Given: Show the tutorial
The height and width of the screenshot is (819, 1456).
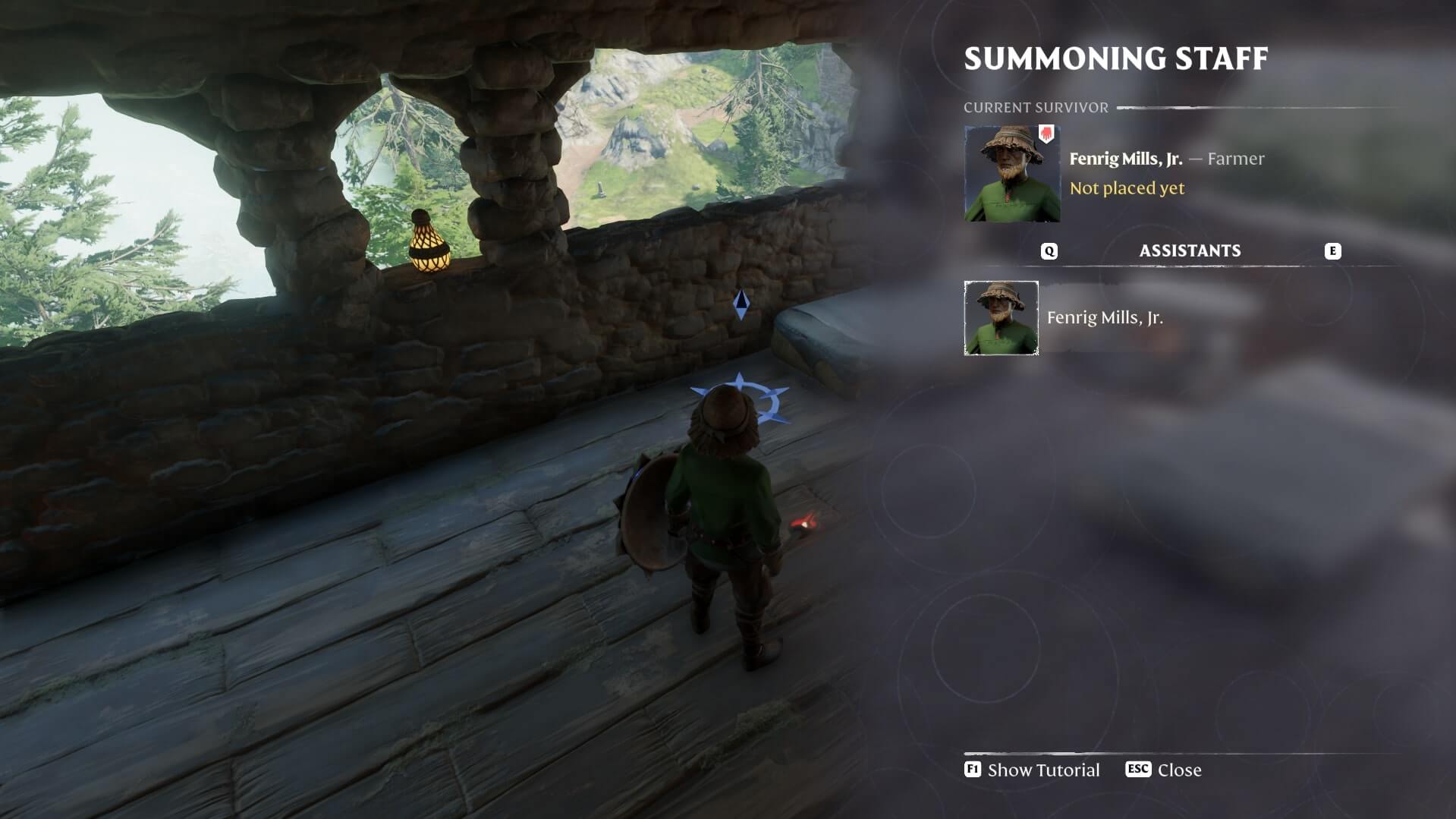Looking at the screenshot, I should pyautogui.click(x=1032, y=770).
